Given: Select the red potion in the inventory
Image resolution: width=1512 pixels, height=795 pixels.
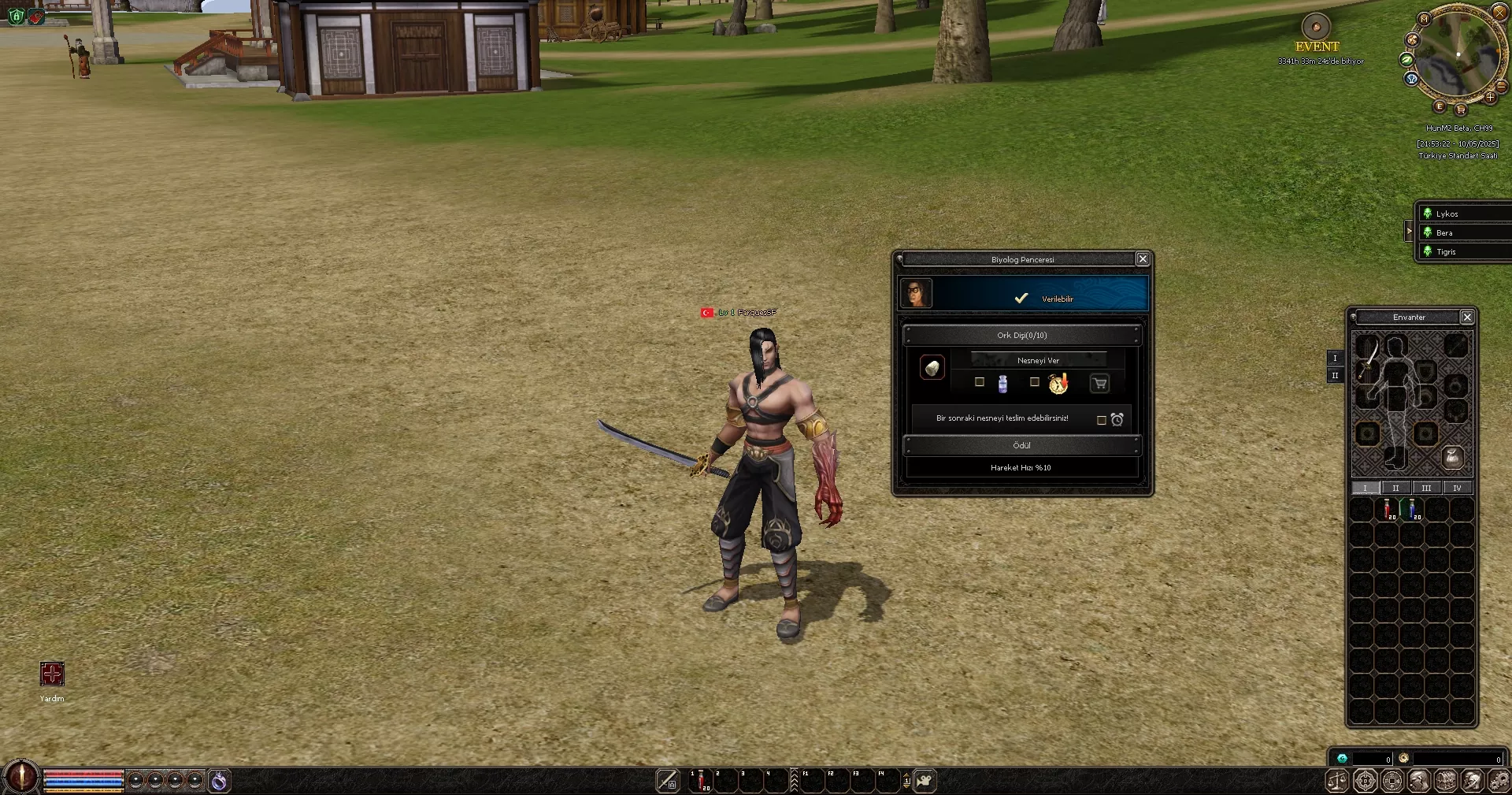Looking at the screenshot, I should 1388,509.
